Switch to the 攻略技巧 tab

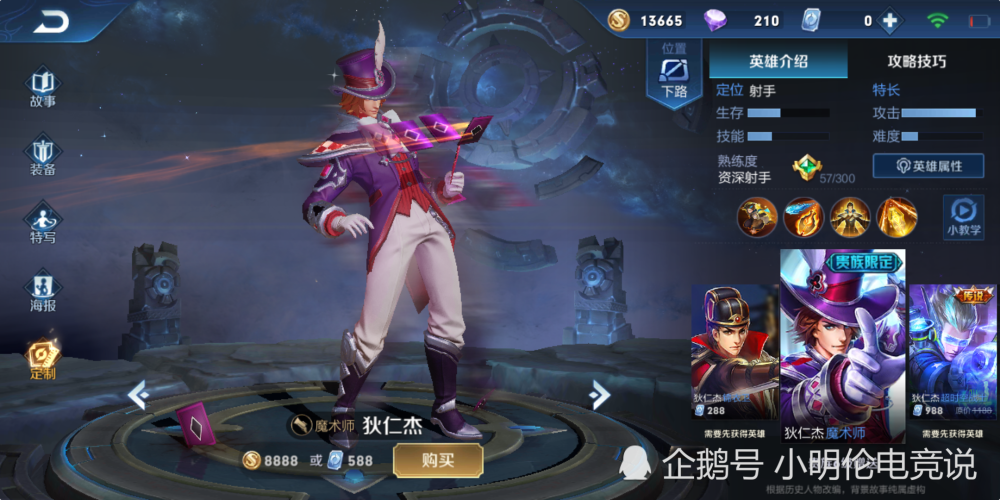click(x=916, y=61)
